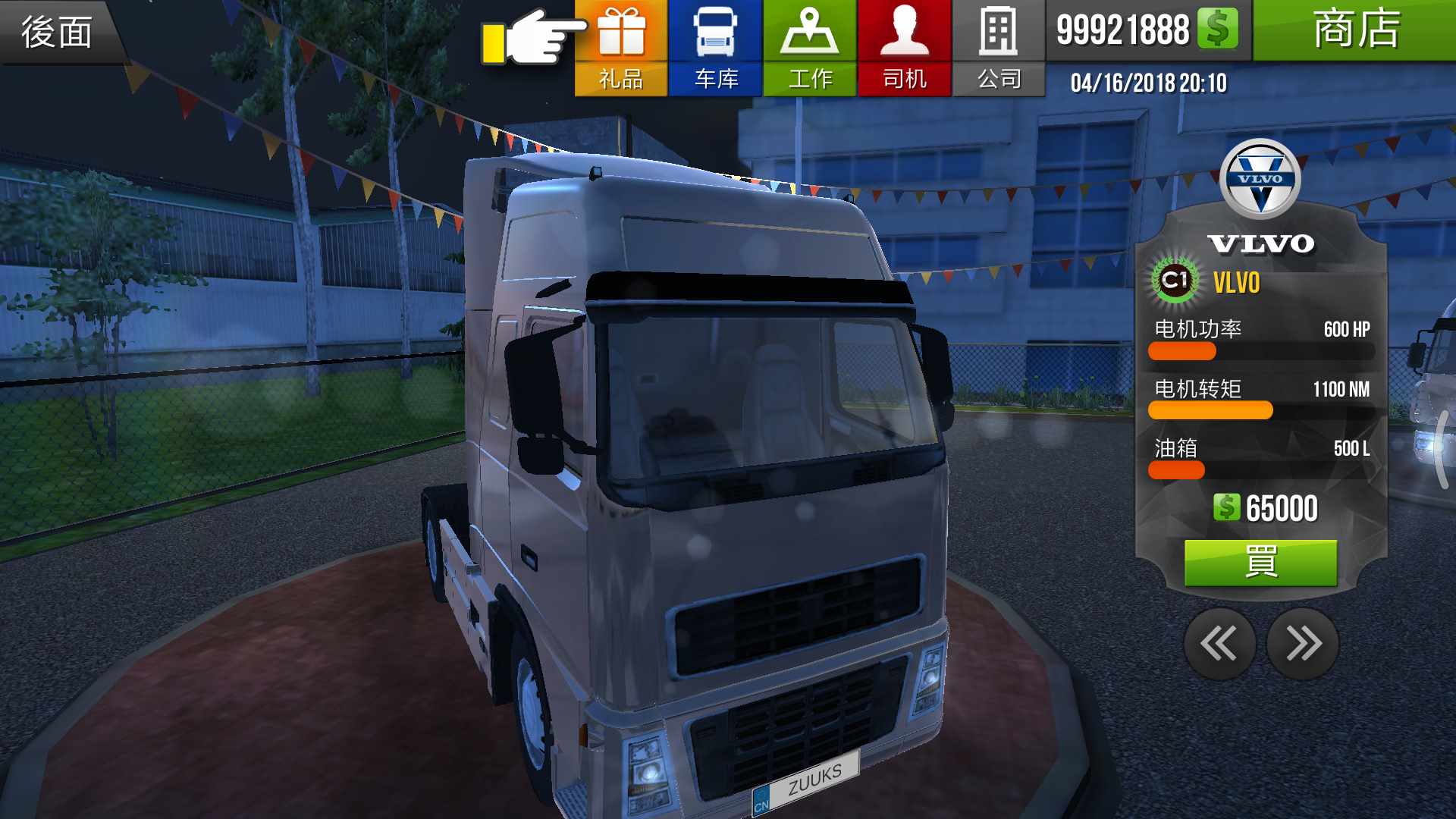Open the 商店 shop
Image resolution: width=1456 pixels, height=819 pixels.
coord(1354,30)
